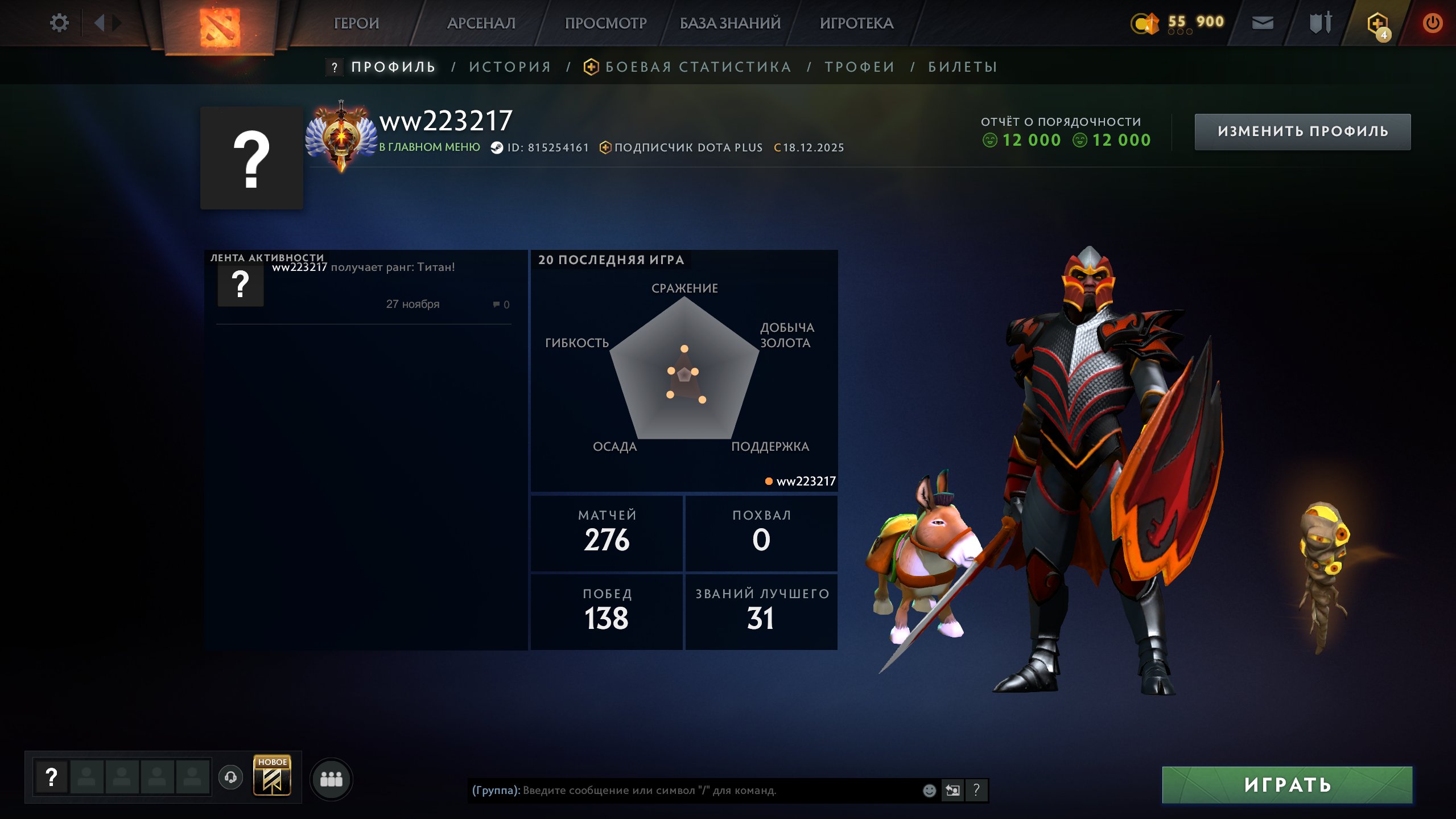Open the mail envelope notifications

pos(1262,23)
